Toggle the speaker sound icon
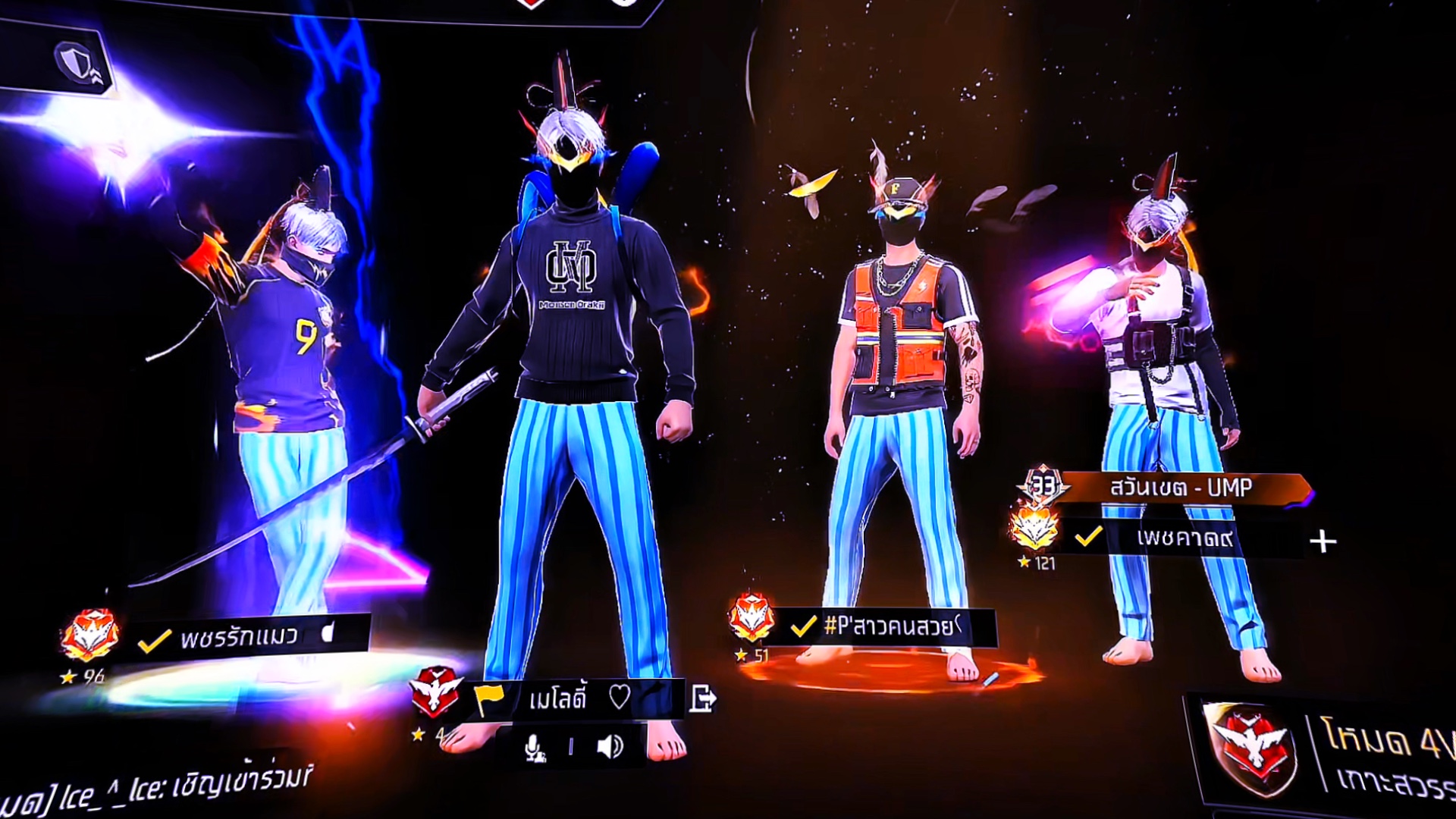The height and width of the screenshot is (819, 1456). point(610,747)
